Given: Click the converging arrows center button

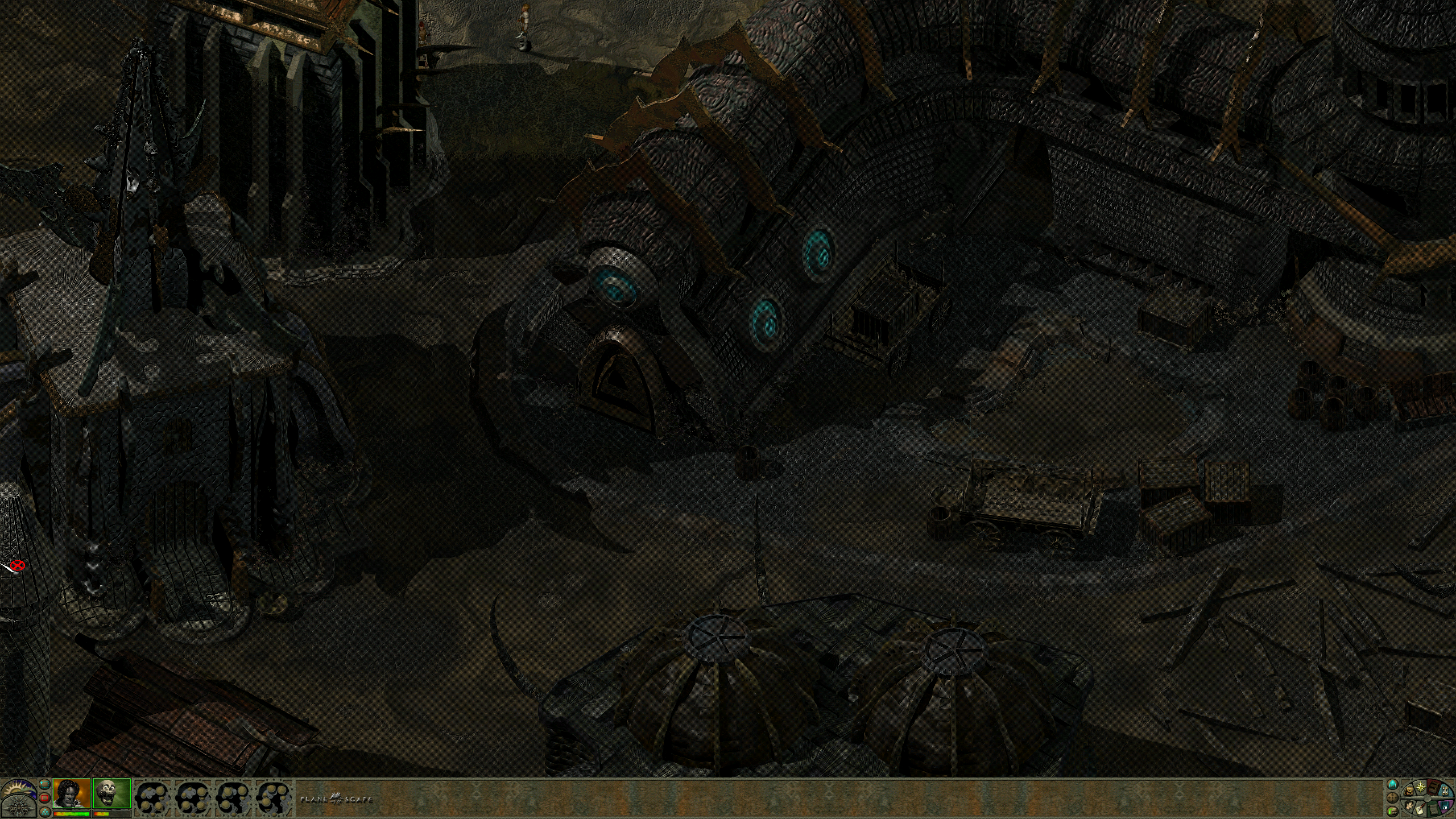Looking at the screenshot, I should tap(1392, 798).
